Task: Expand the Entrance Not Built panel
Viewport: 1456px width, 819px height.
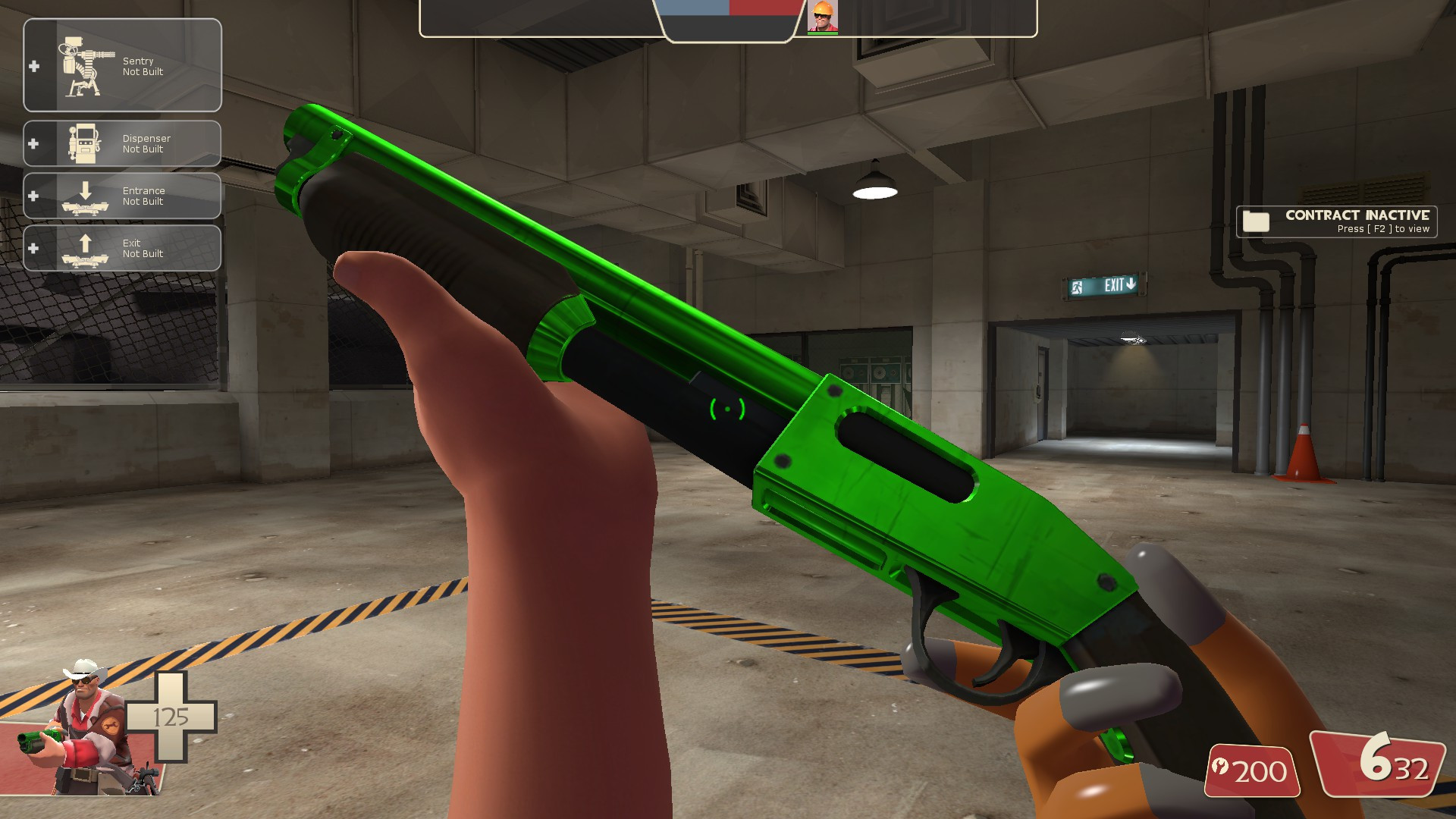Action: point(121,195)
